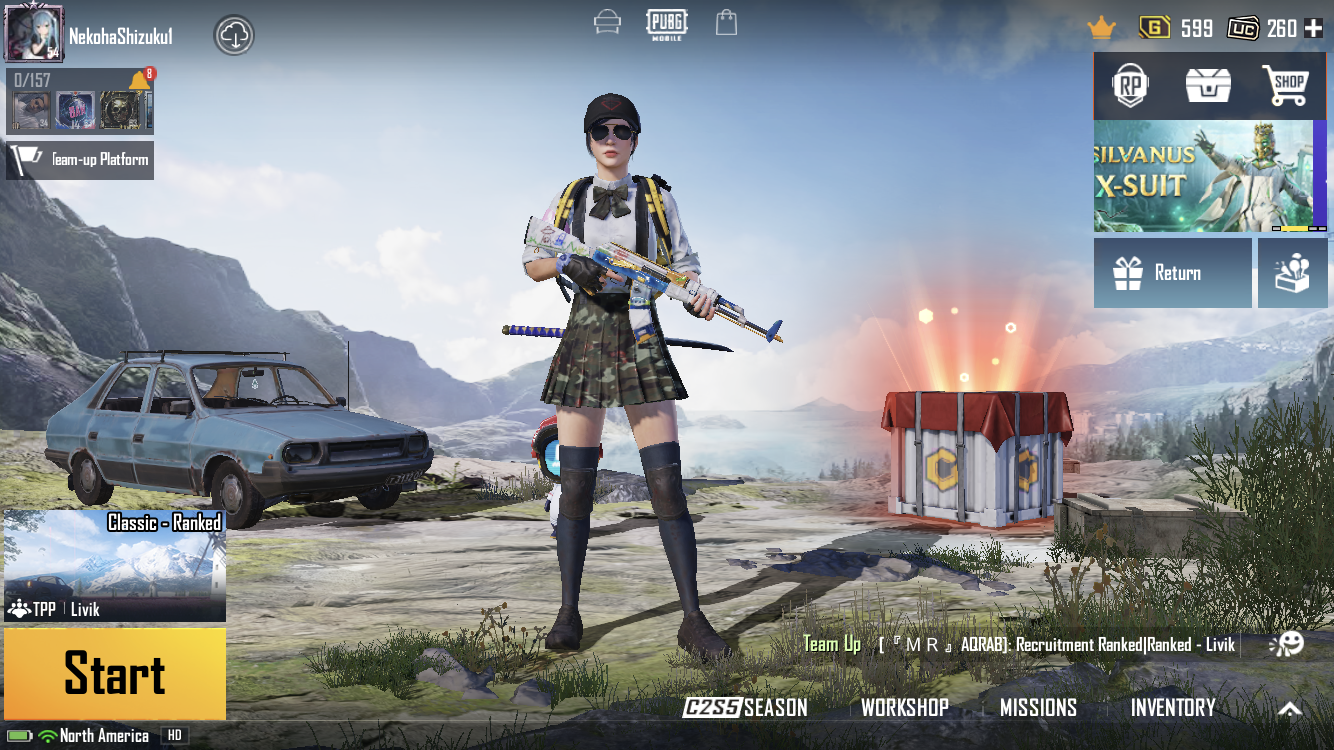Viewport: 1334px width, 750px height.
Task: Add more UC with plus button
Action: coord(1314,28)
